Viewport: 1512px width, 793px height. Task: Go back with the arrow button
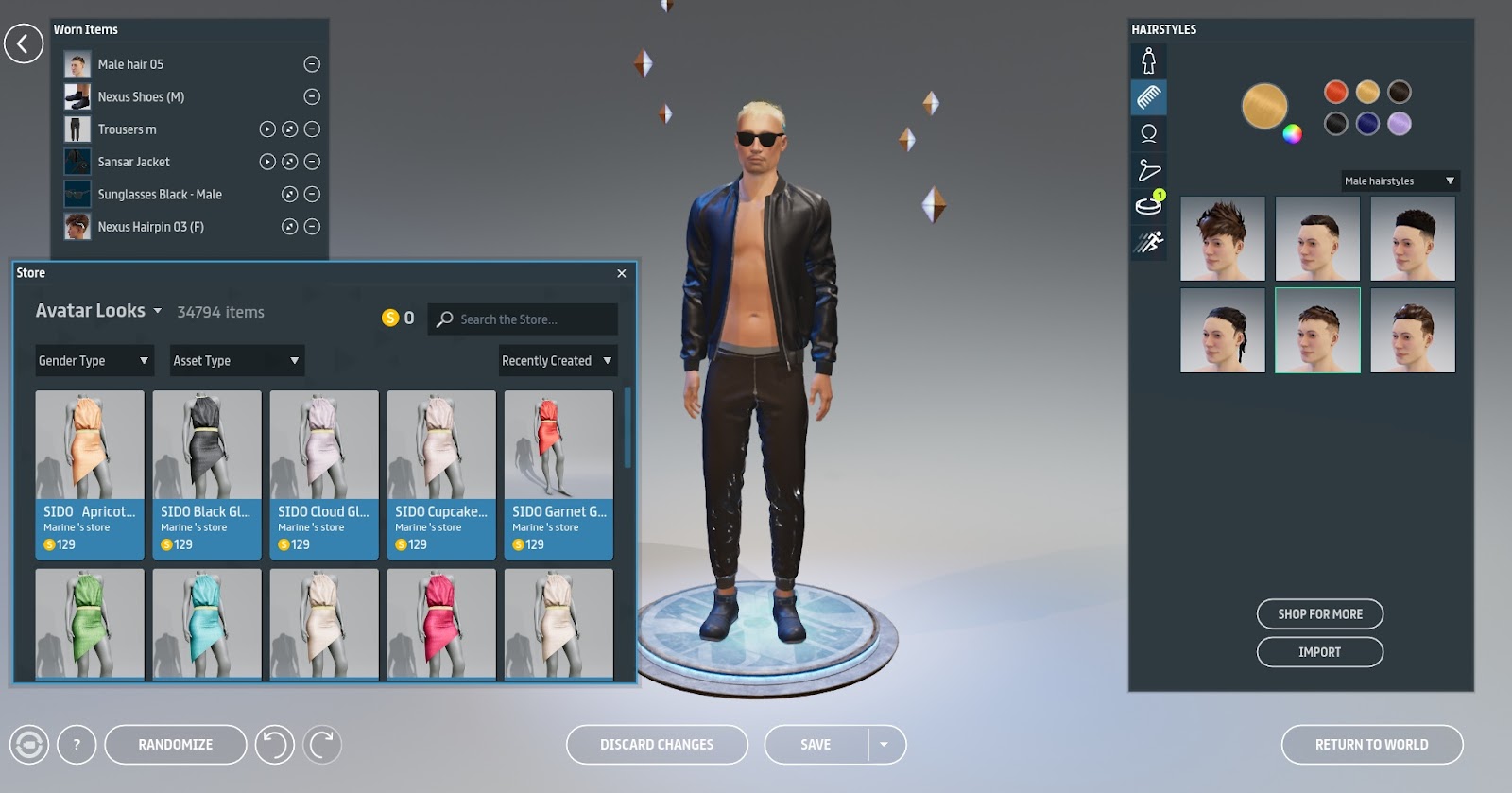pos(24,43)
